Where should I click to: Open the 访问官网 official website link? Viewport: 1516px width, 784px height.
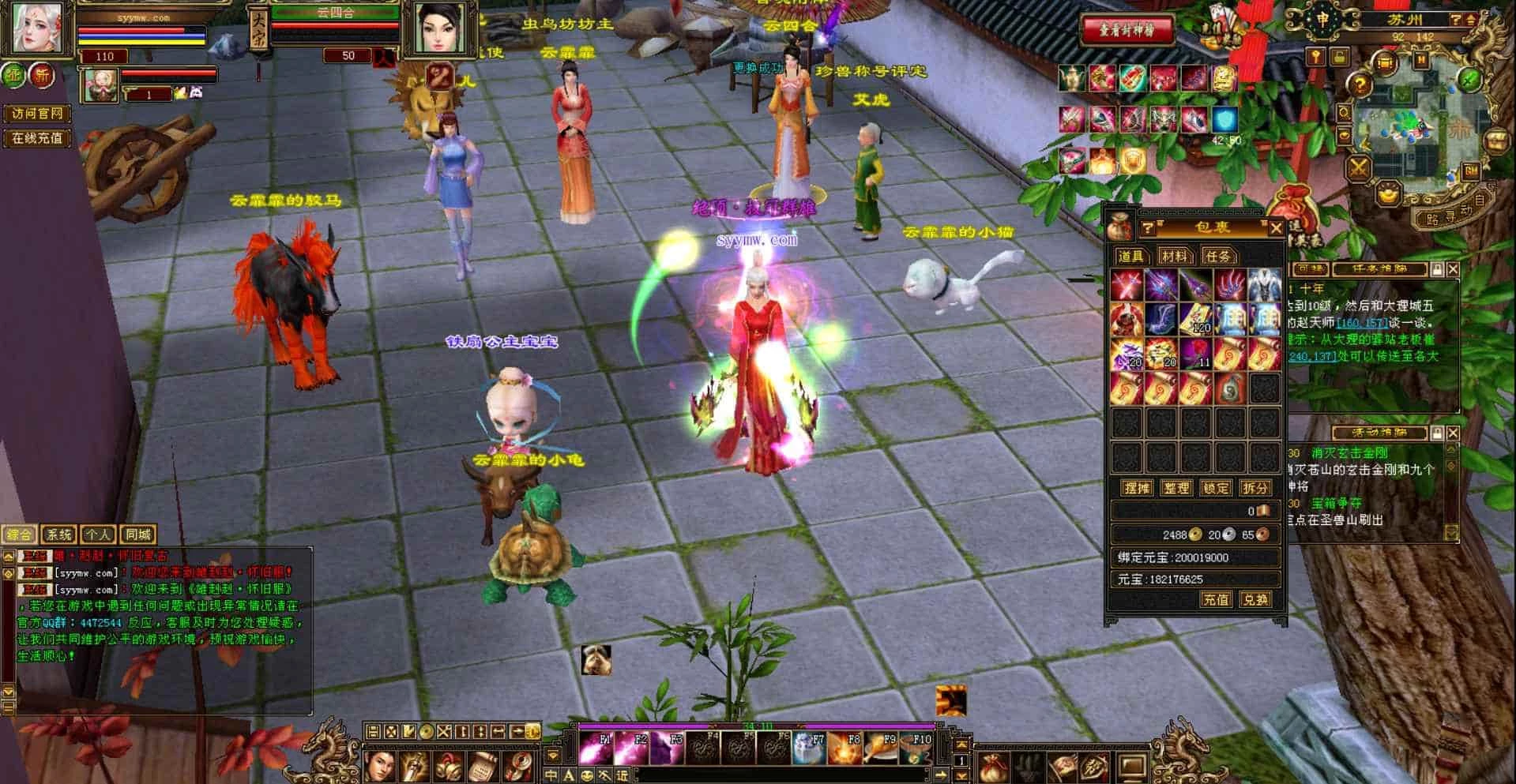tap(37, 114)
